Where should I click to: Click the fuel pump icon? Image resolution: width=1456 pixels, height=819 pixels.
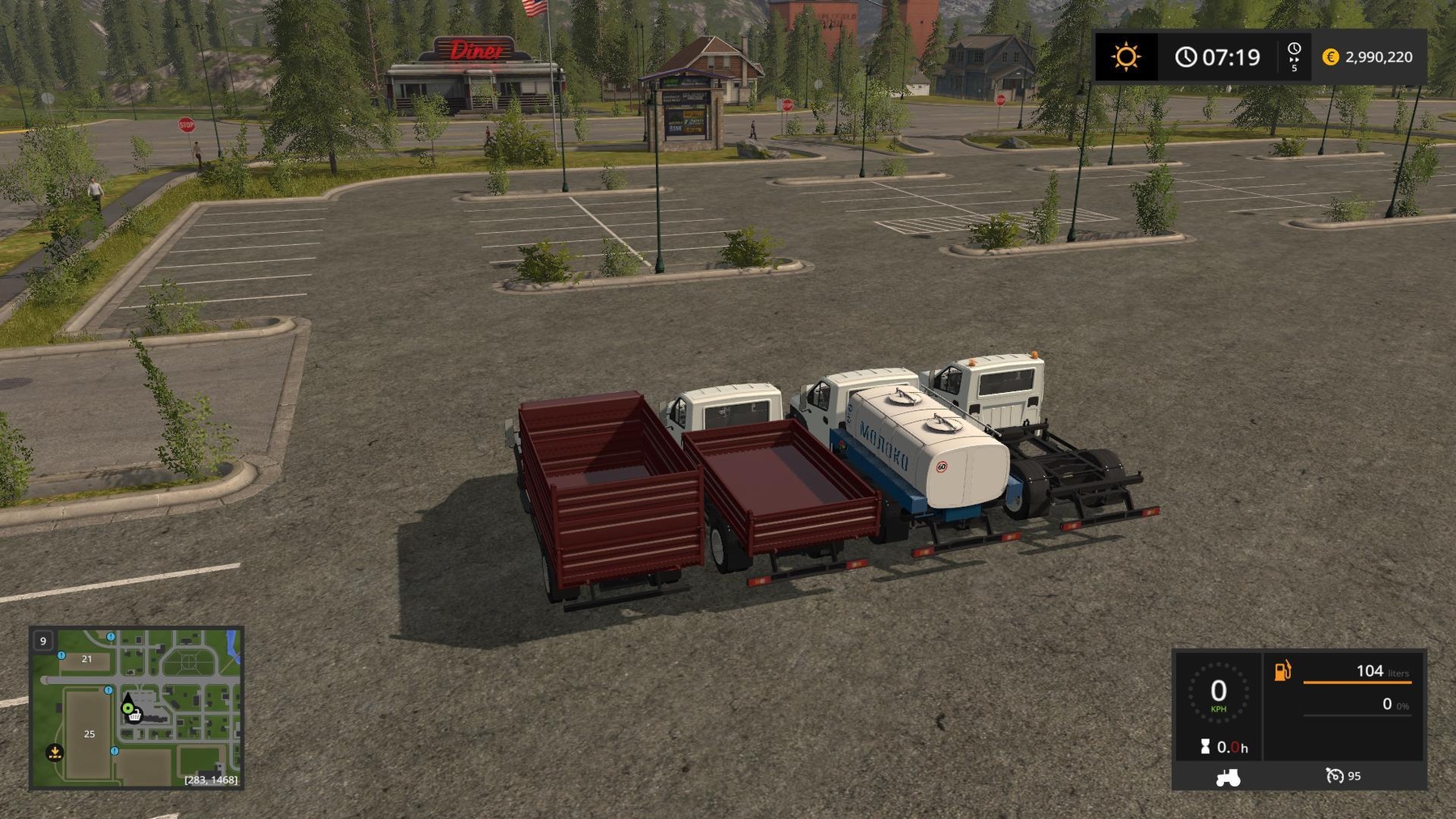(1282, 671)
